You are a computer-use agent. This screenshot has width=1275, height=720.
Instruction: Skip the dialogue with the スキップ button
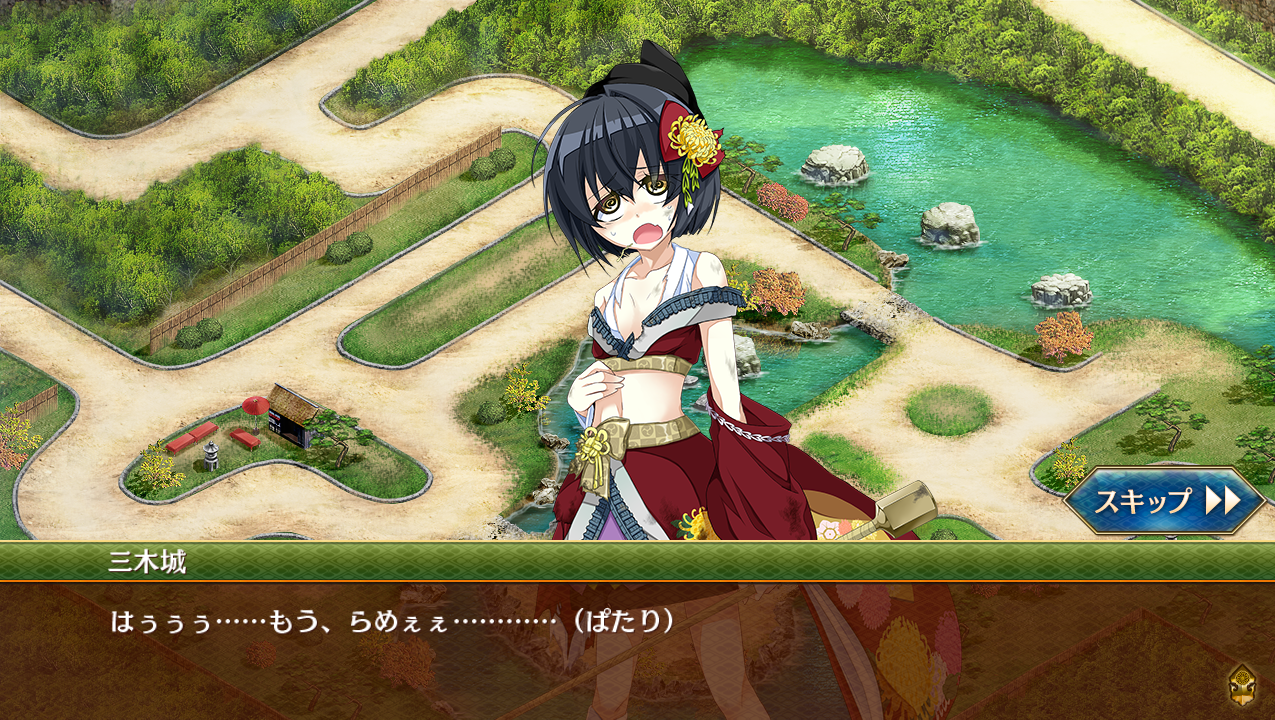pos(1164,500)
